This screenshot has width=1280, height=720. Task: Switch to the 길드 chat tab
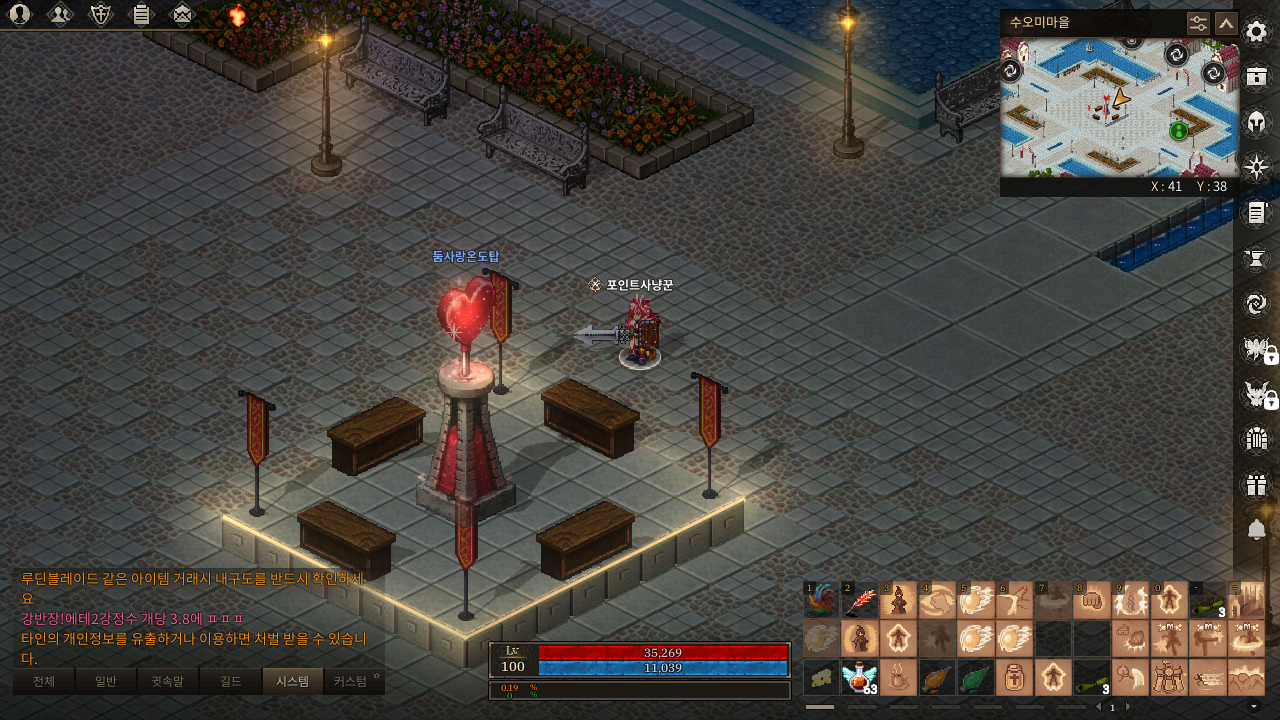[x=231, y=682]
